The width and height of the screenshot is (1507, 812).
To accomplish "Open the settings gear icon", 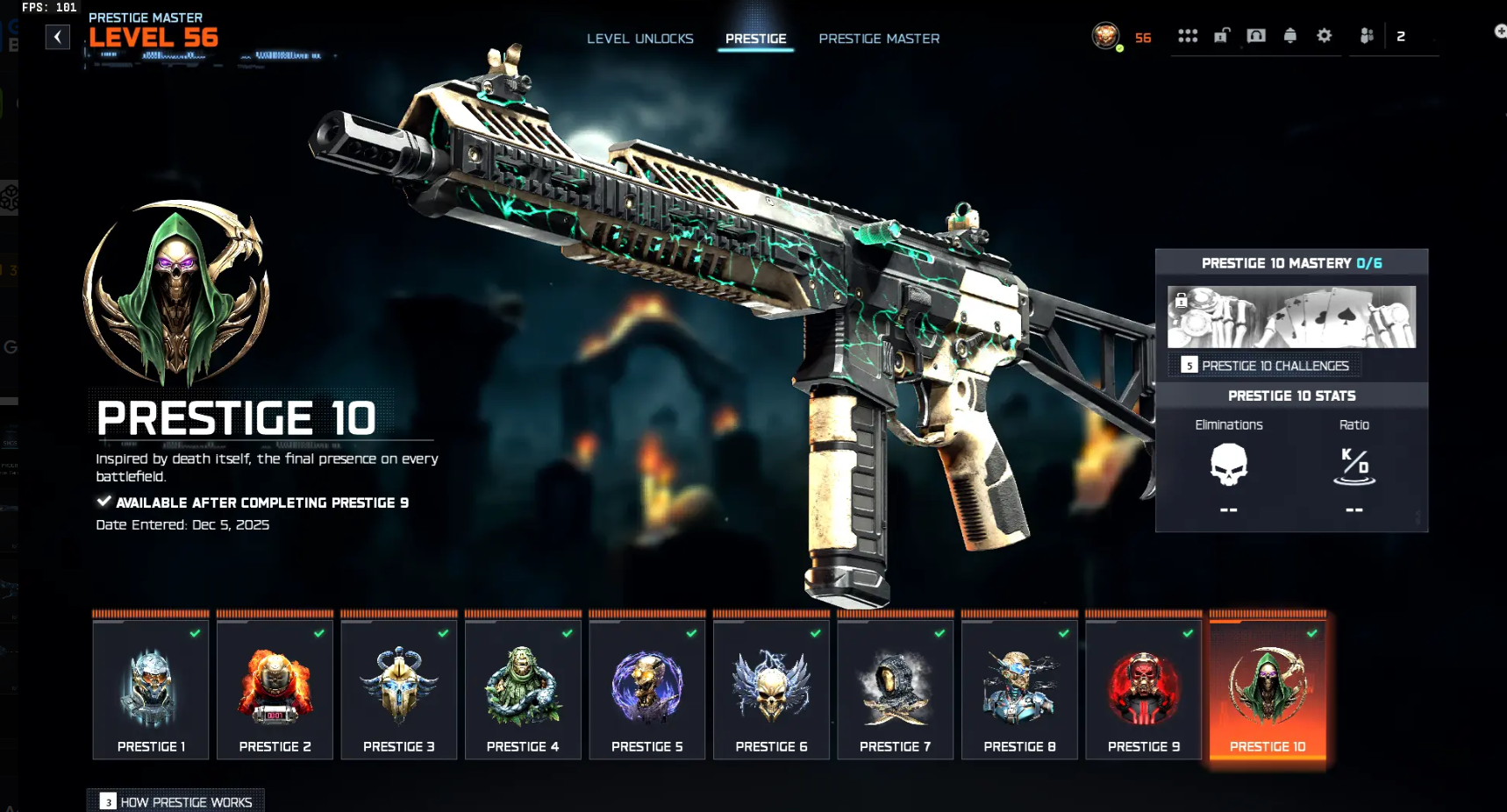I will 1324,35.
